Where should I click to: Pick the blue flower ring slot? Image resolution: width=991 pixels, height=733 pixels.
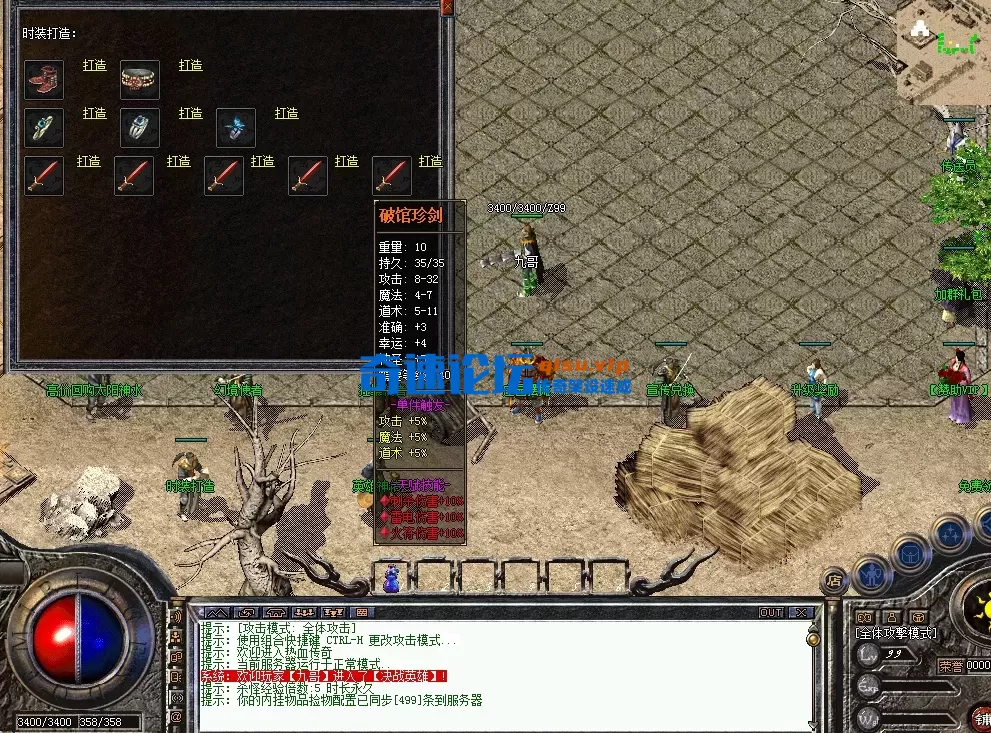236,128
